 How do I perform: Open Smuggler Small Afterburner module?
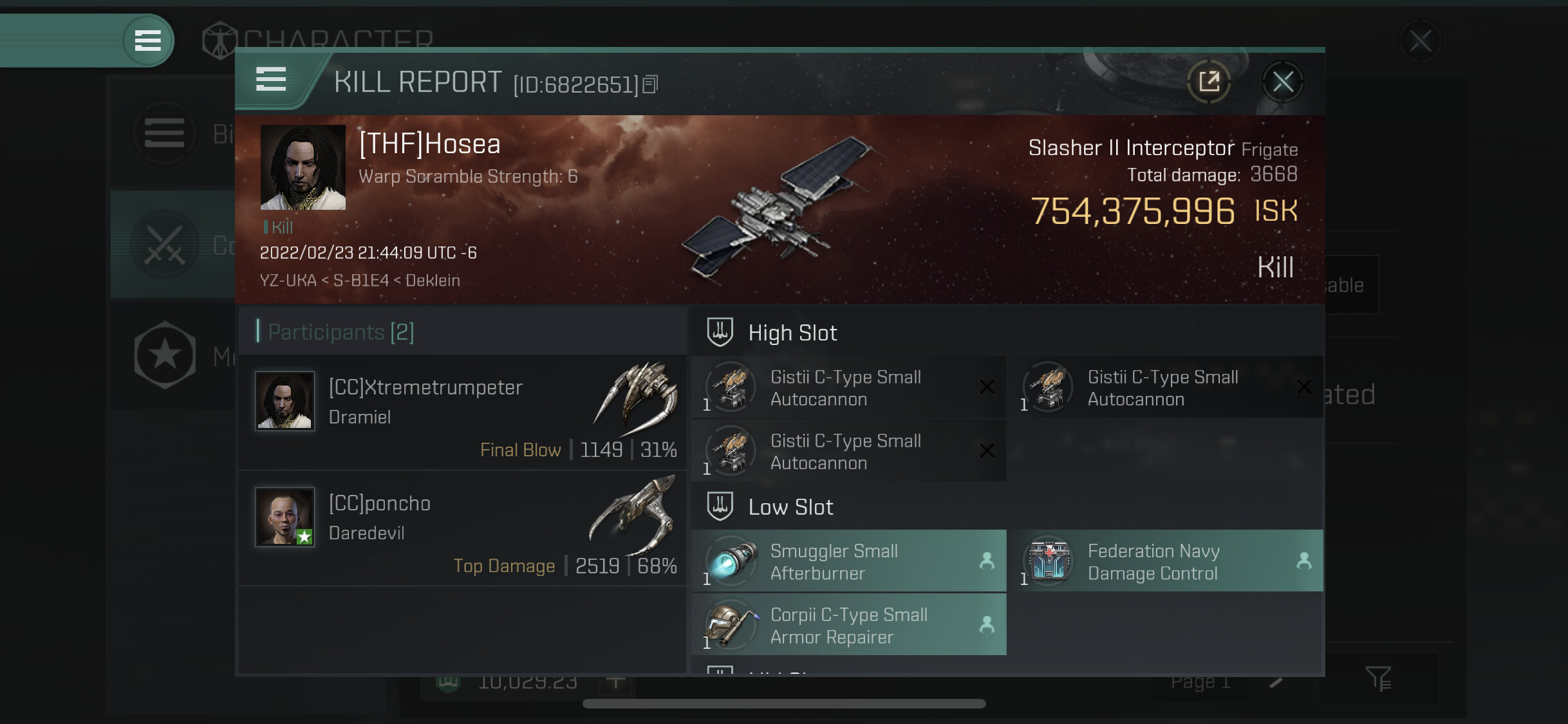848,561
